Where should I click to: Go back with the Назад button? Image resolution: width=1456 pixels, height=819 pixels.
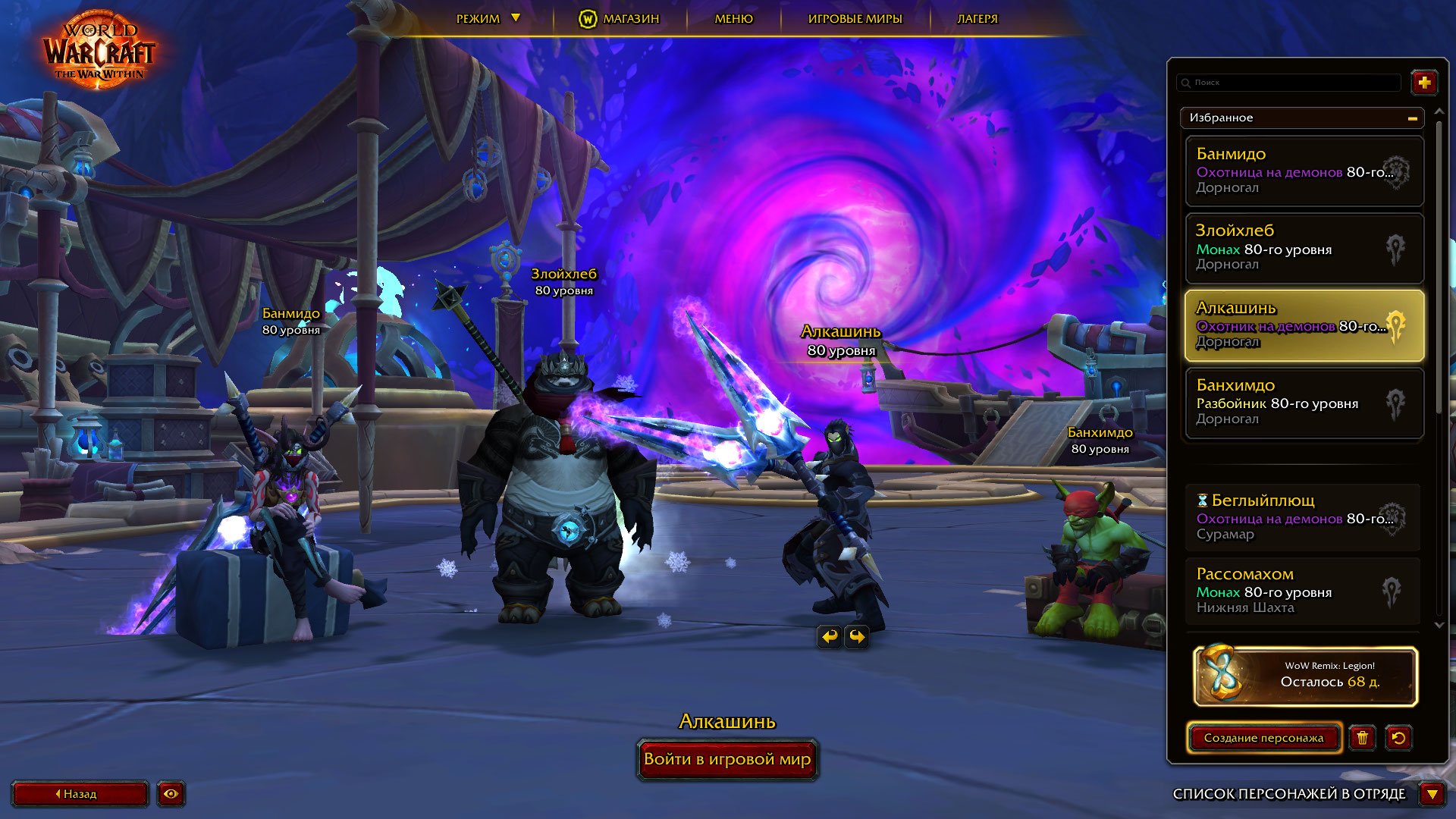point(80,794)
